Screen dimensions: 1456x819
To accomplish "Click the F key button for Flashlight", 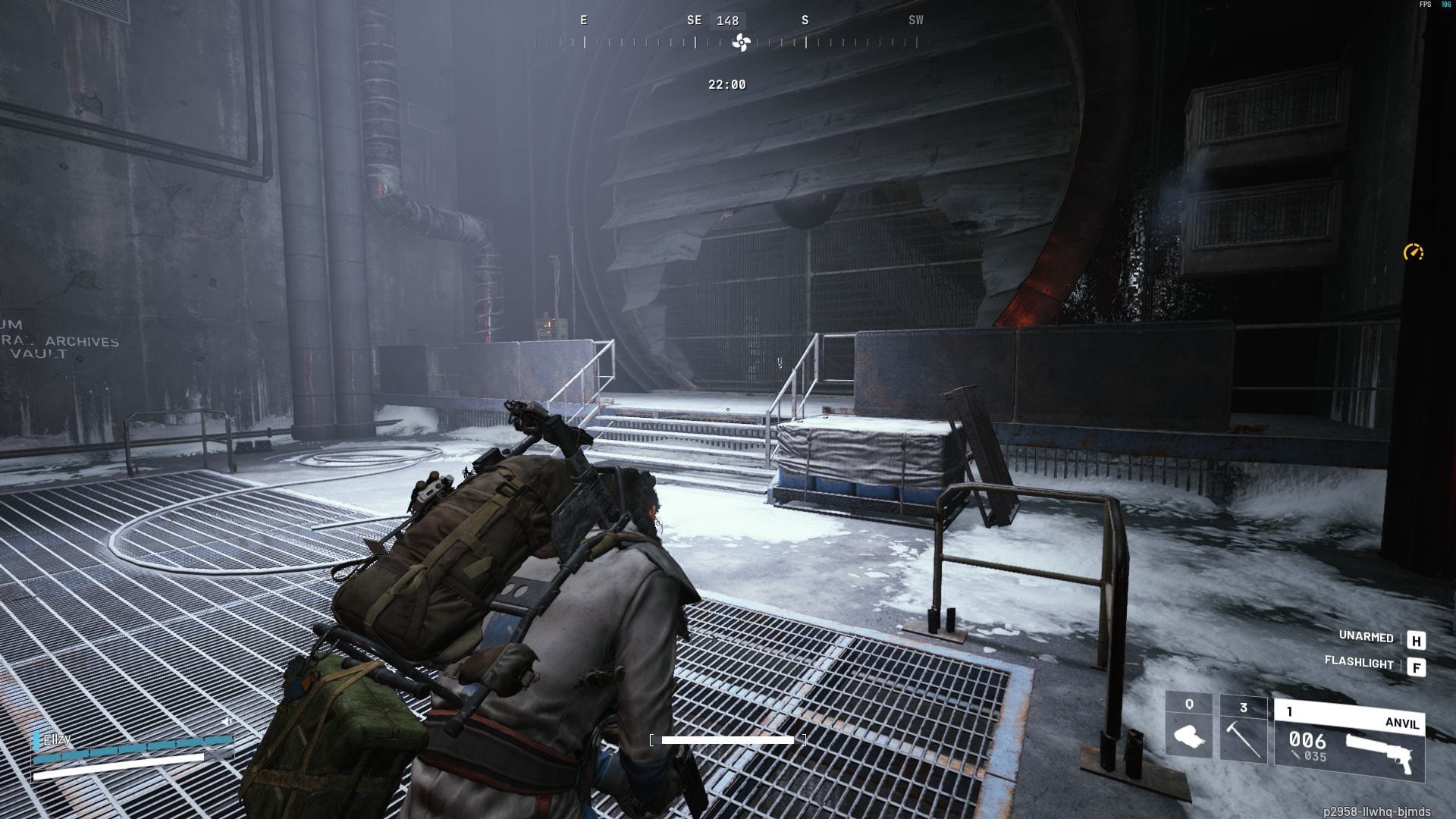I will (1415, 668).
